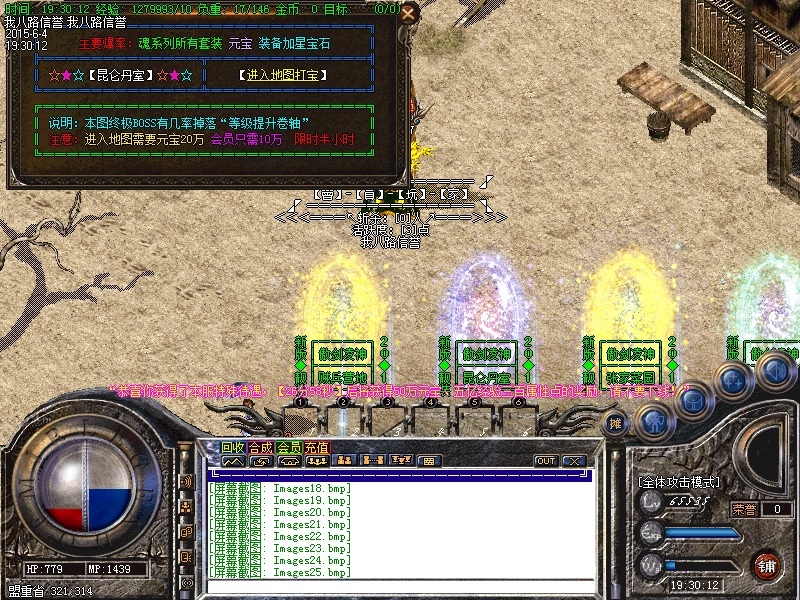Click the grid icon in chat toolbar
The image size is (800, 600).
[x=429, y=461]
